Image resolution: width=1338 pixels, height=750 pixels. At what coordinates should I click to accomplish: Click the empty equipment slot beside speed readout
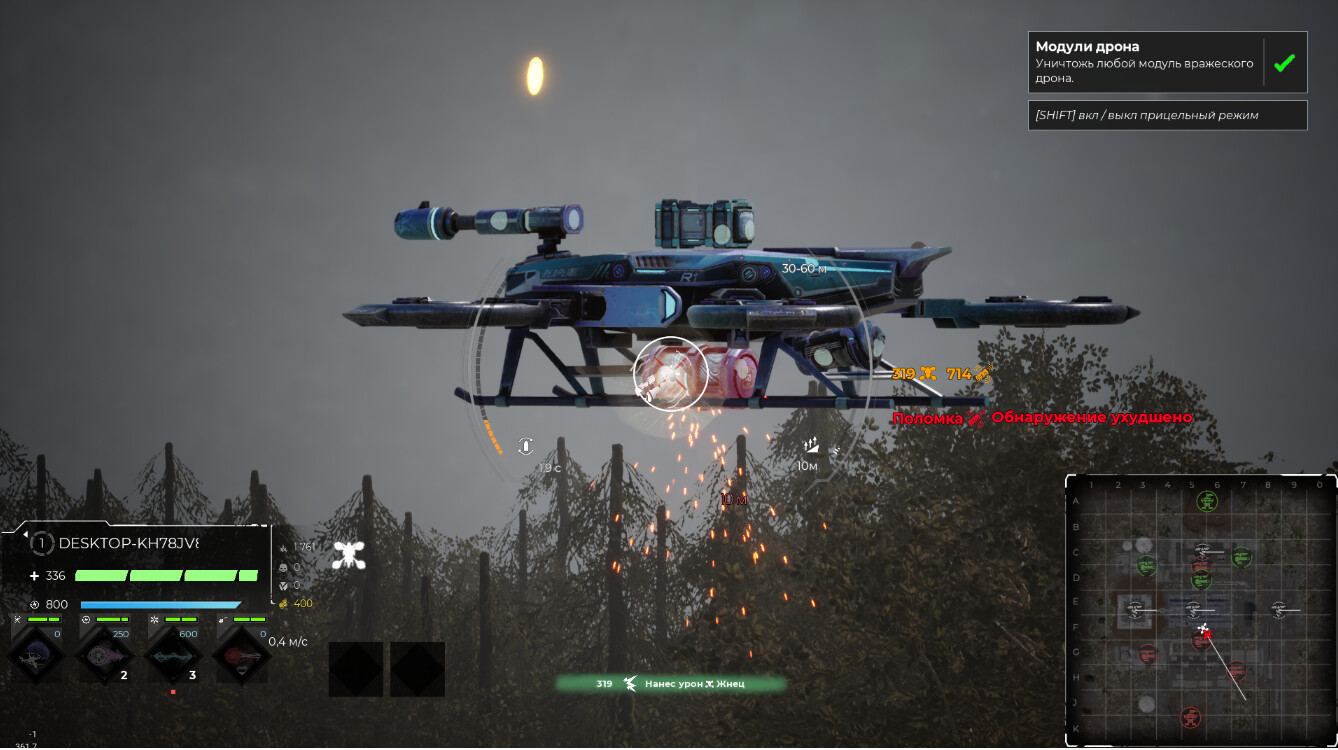pyautogui.click(x=355, y=669)
